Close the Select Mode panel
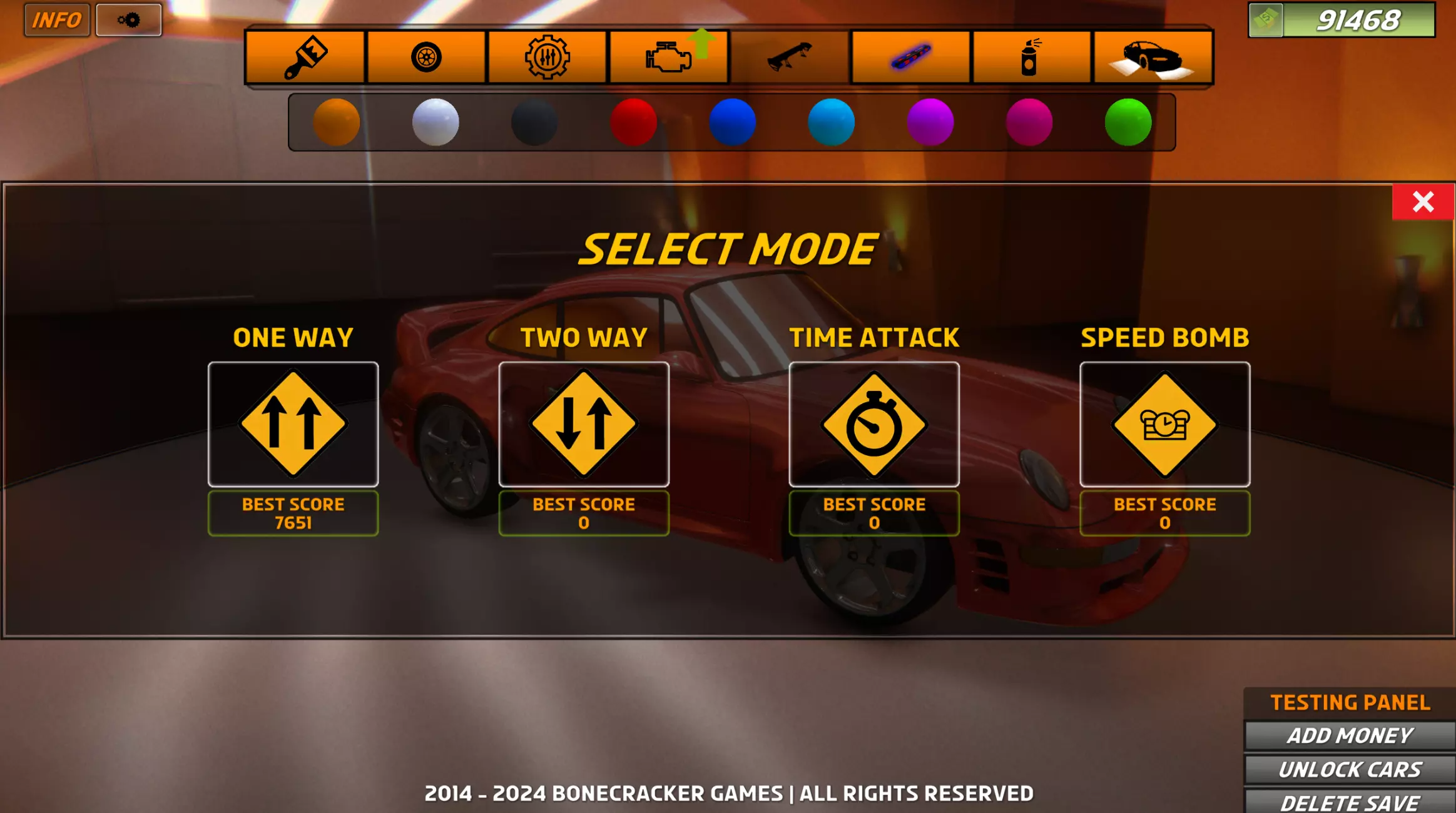Viewport: 1456px width, 813px height. [x=1422, y=202]
